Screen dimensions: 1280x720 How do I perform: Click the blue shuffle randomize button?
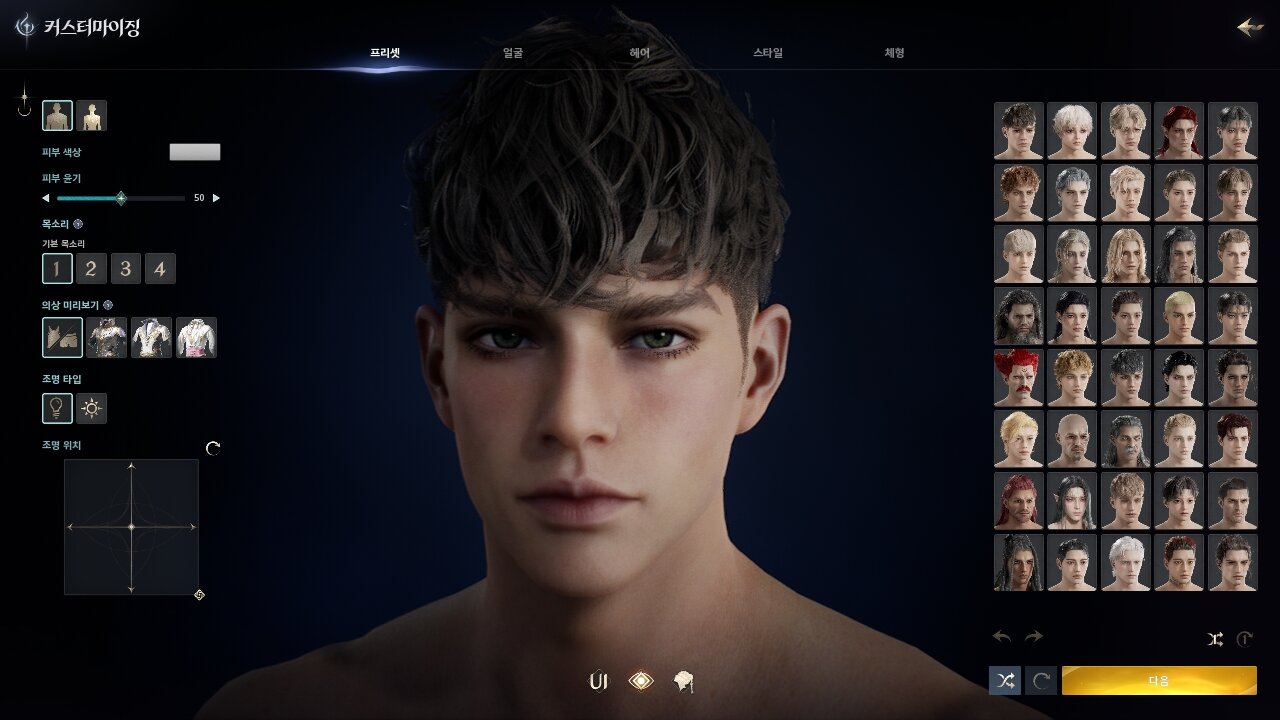click(x=1005, y=680)
